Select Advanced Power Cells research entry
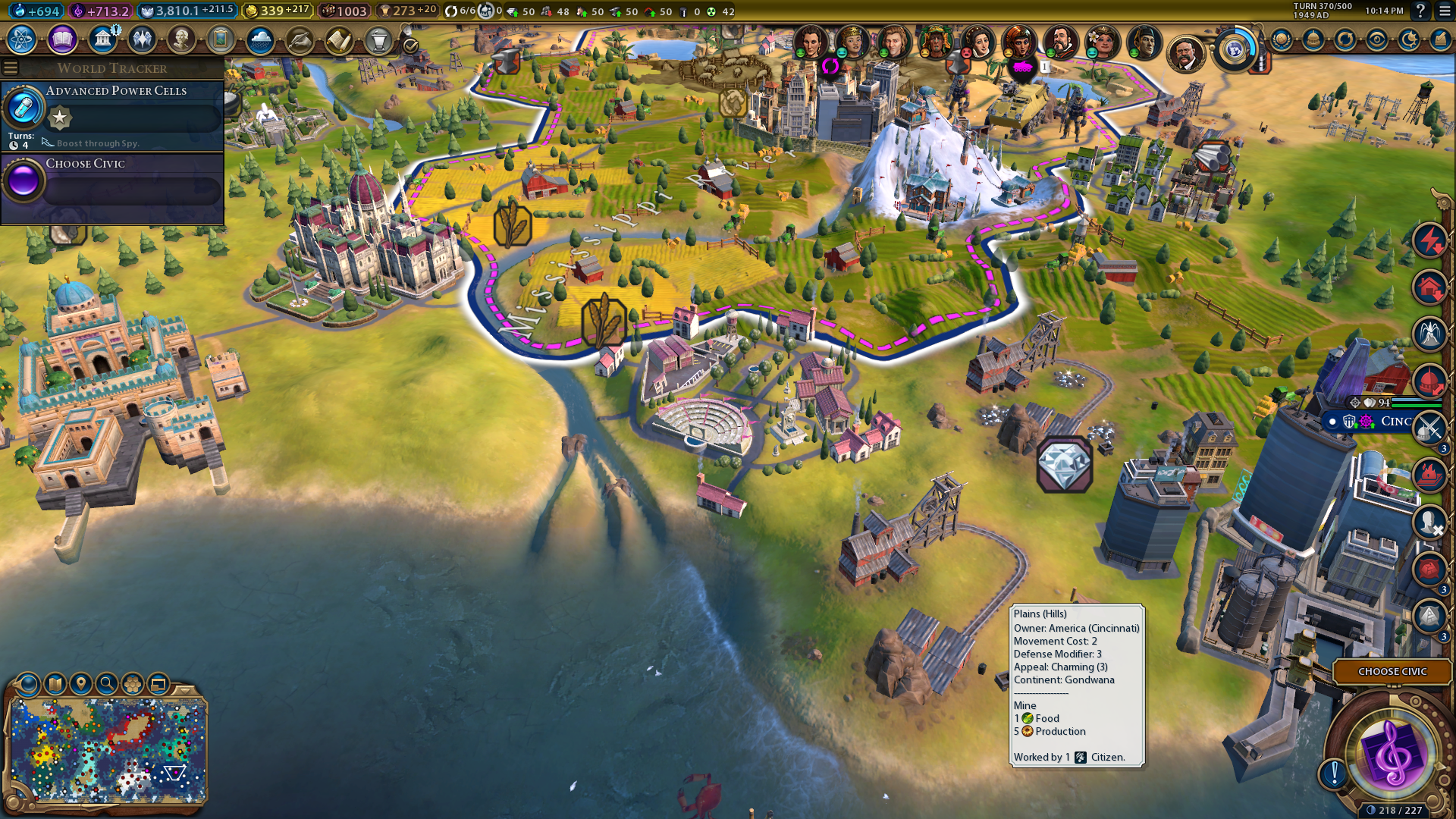Screen dimensions: 1456x819 point(112,114)
